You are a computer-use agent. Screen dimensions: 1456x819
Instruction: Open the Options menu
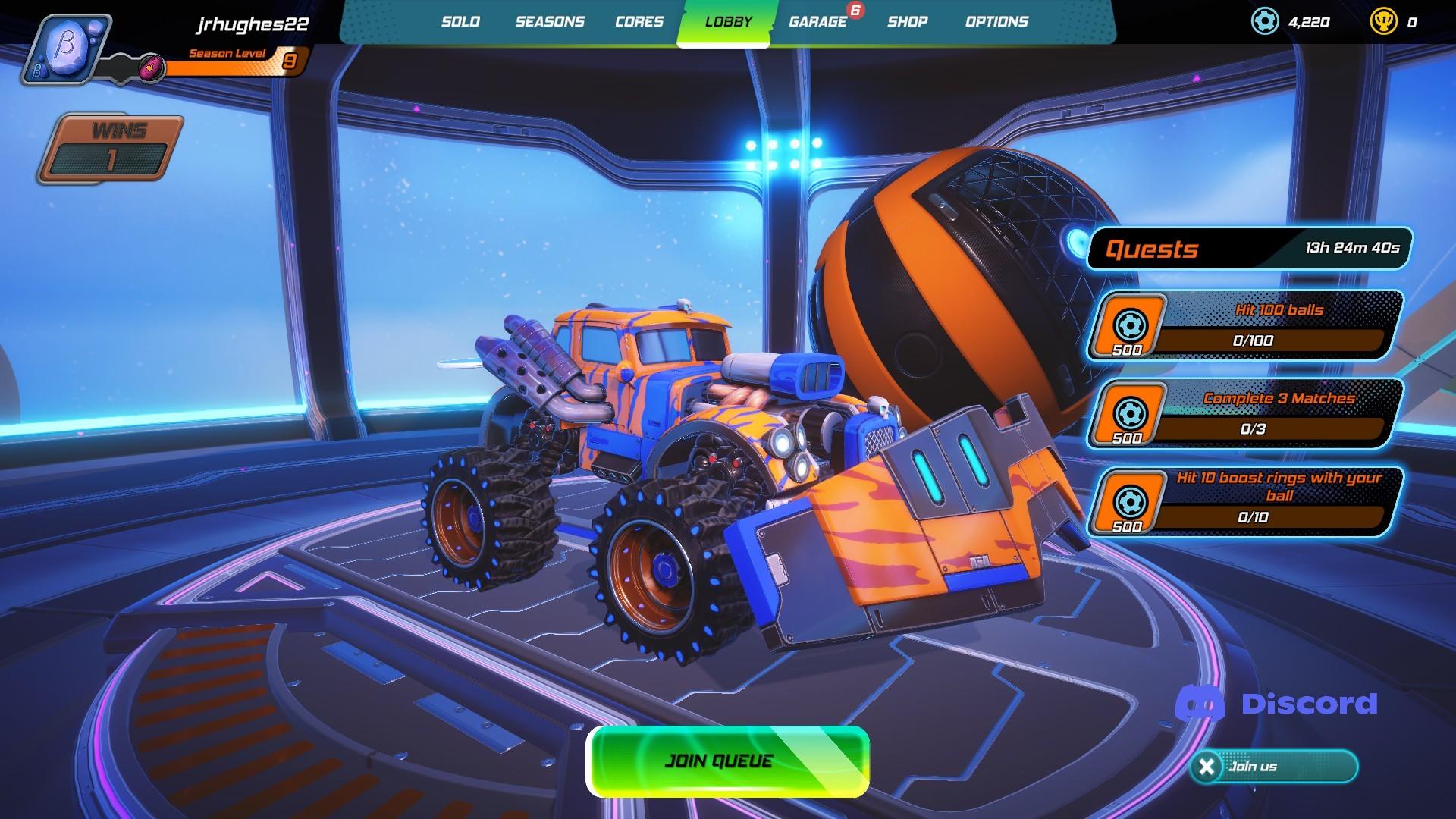(996, 22)
